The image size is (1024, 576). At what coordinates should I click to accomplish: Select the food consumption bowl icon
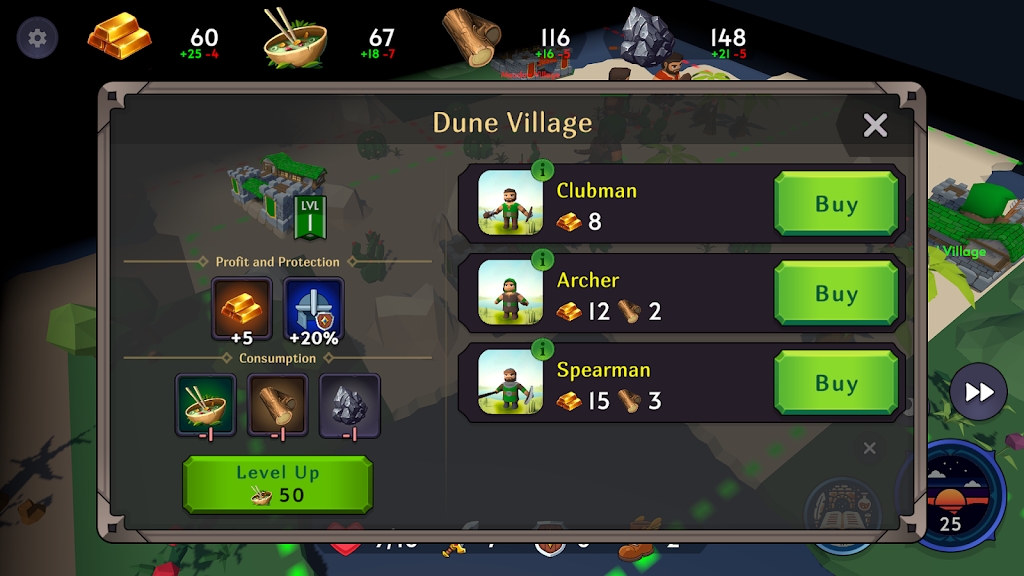click(206, 404)
